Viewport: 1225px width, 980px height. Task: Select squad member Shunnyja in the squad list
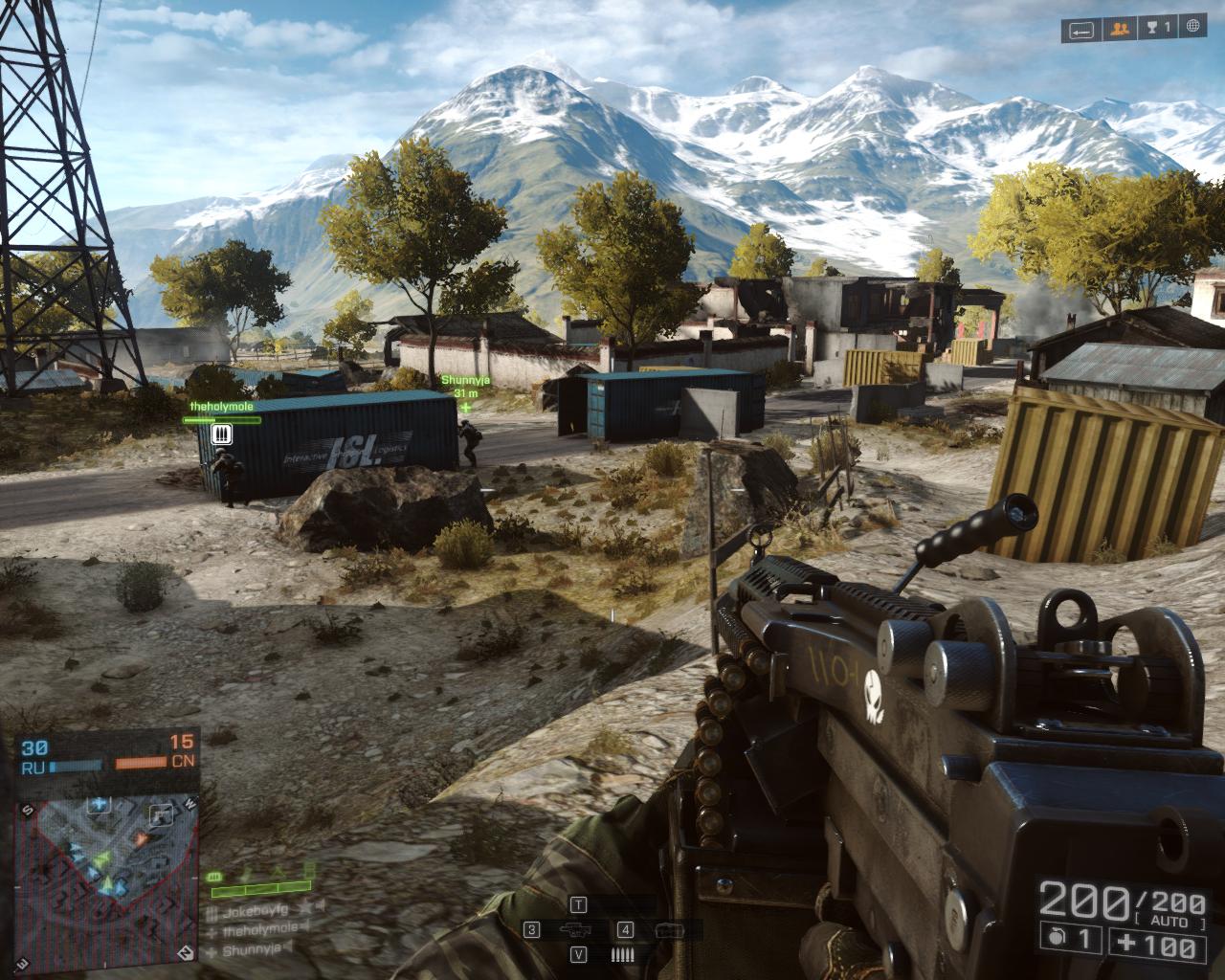252,950
